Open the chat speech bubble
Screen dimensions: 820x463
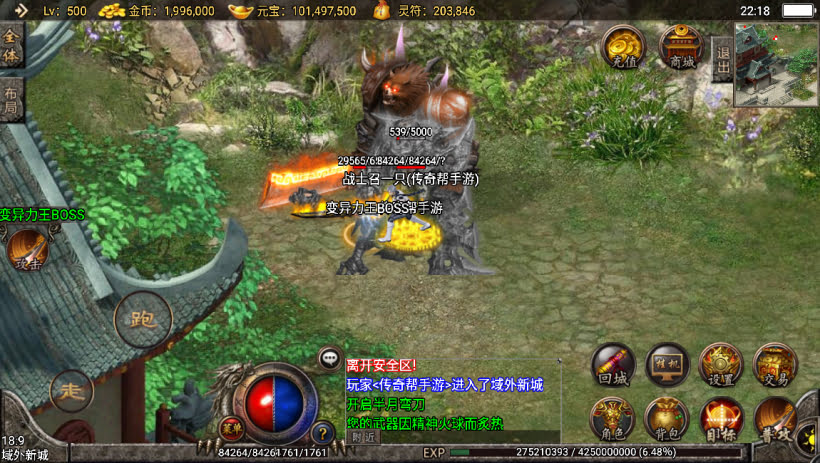pos(330,357)
